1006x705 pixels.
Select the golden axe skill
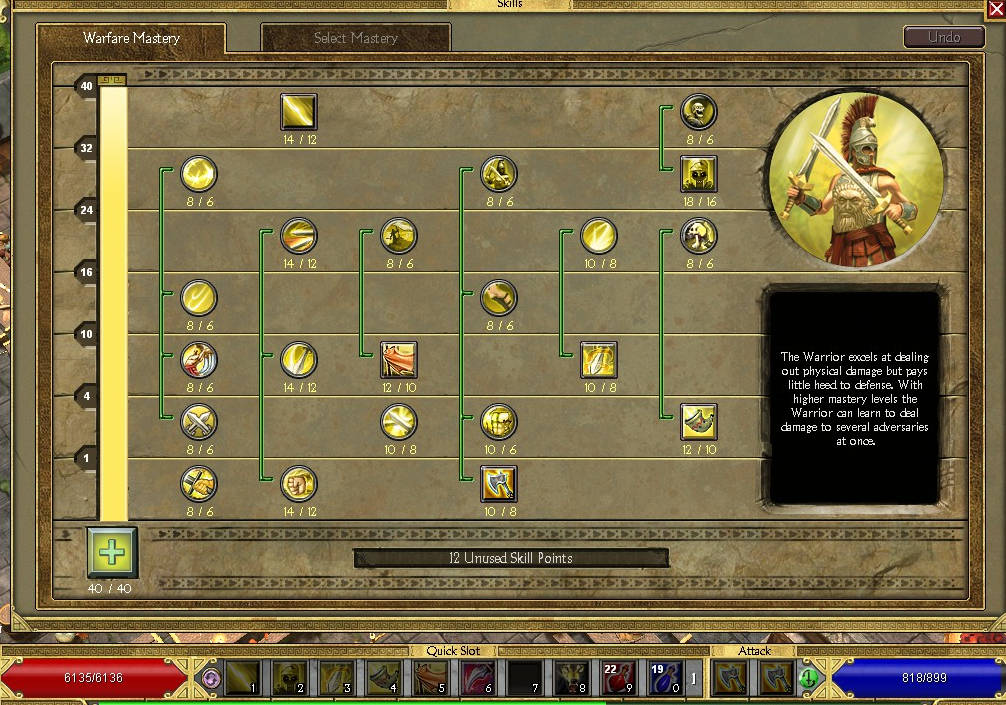[498, 484]
